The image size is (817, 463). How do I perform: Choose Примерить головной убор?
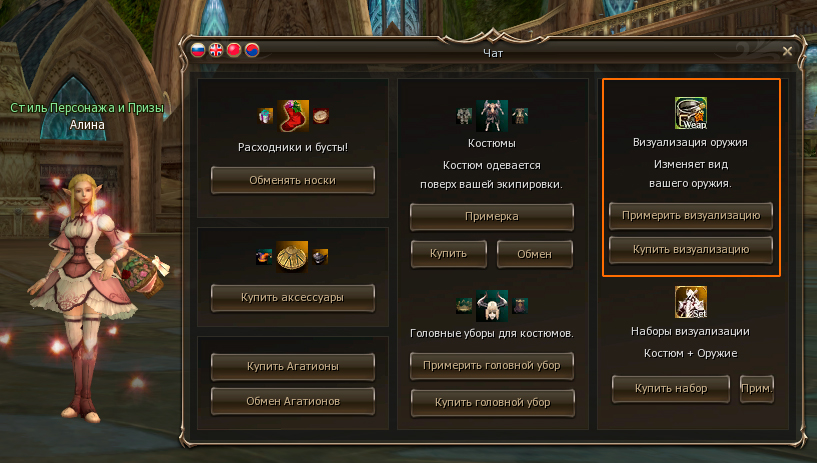coord(492,366)
